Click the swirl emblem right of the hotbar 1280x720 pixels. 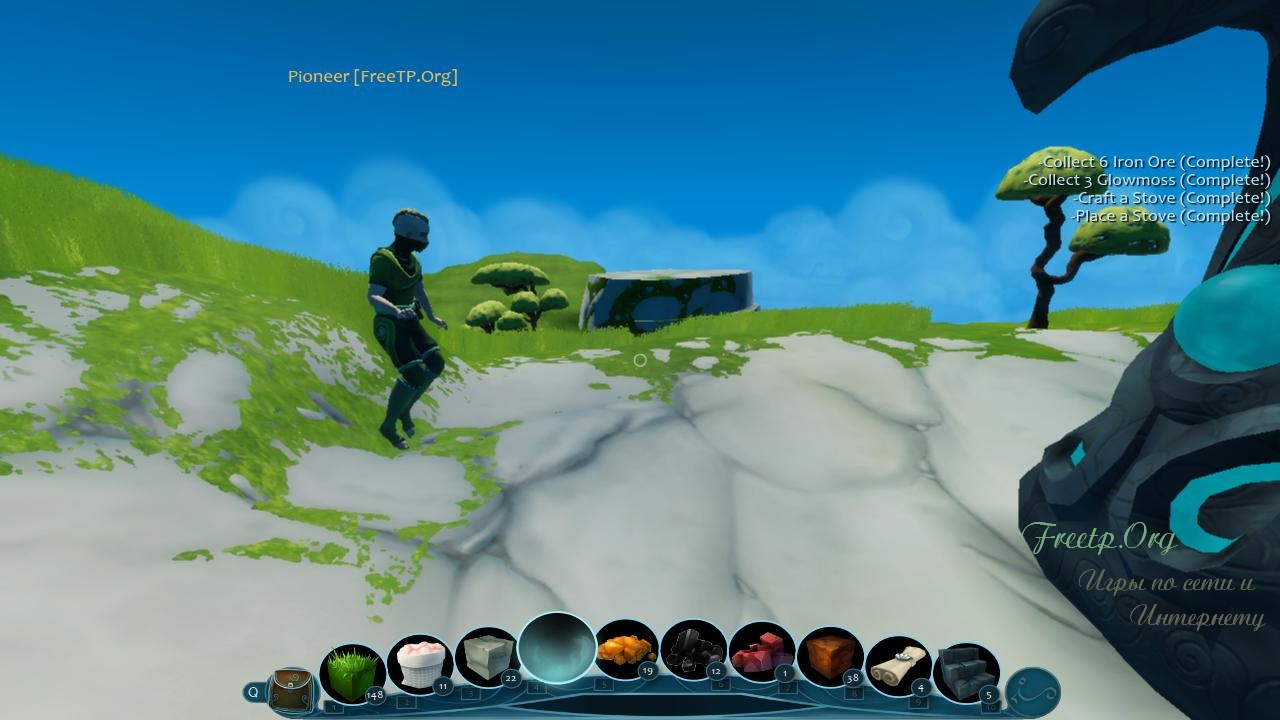(x=1032, y=692)
